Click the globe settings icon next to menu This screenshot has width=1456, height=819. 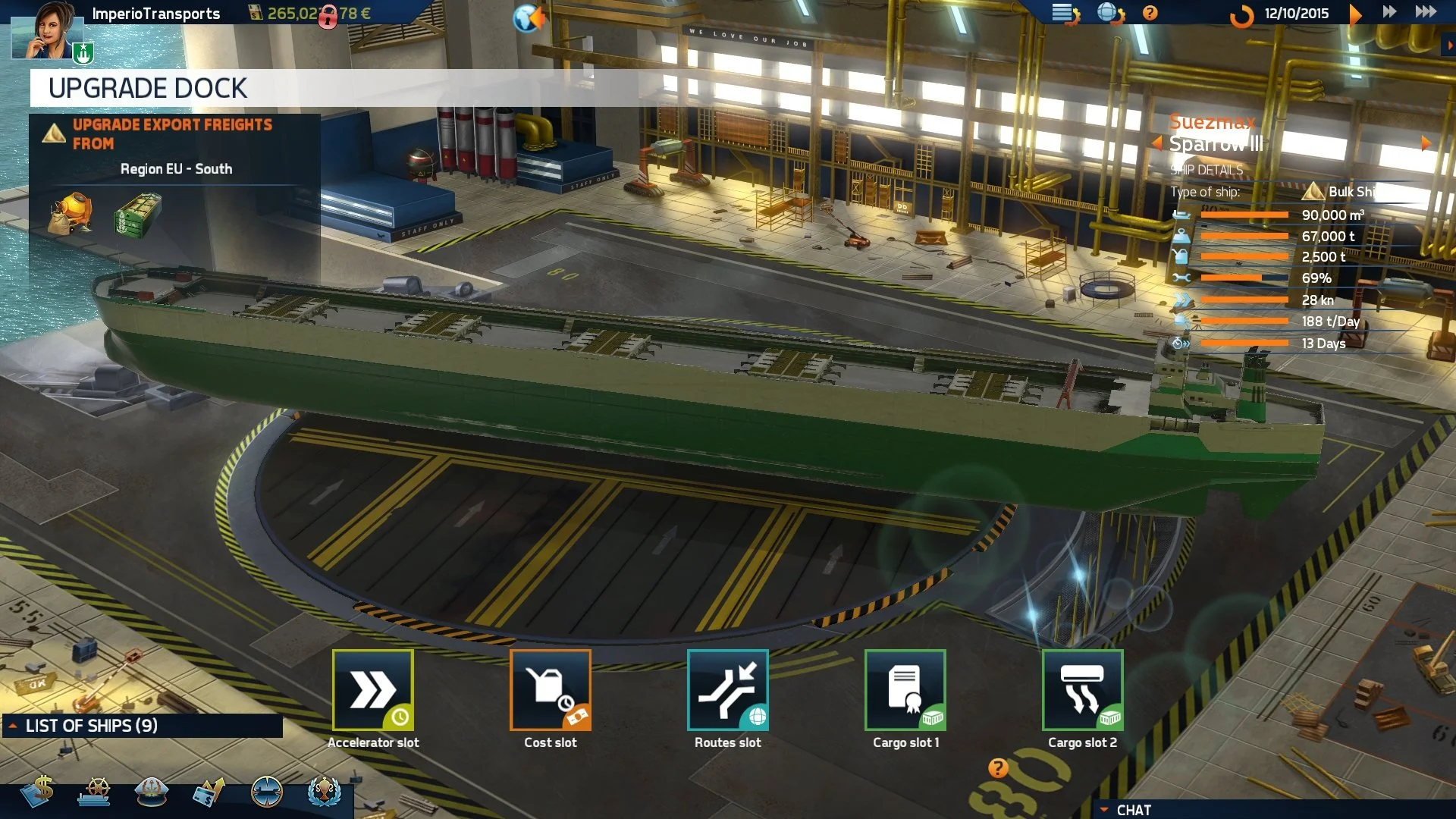[x=1109, y=13]
